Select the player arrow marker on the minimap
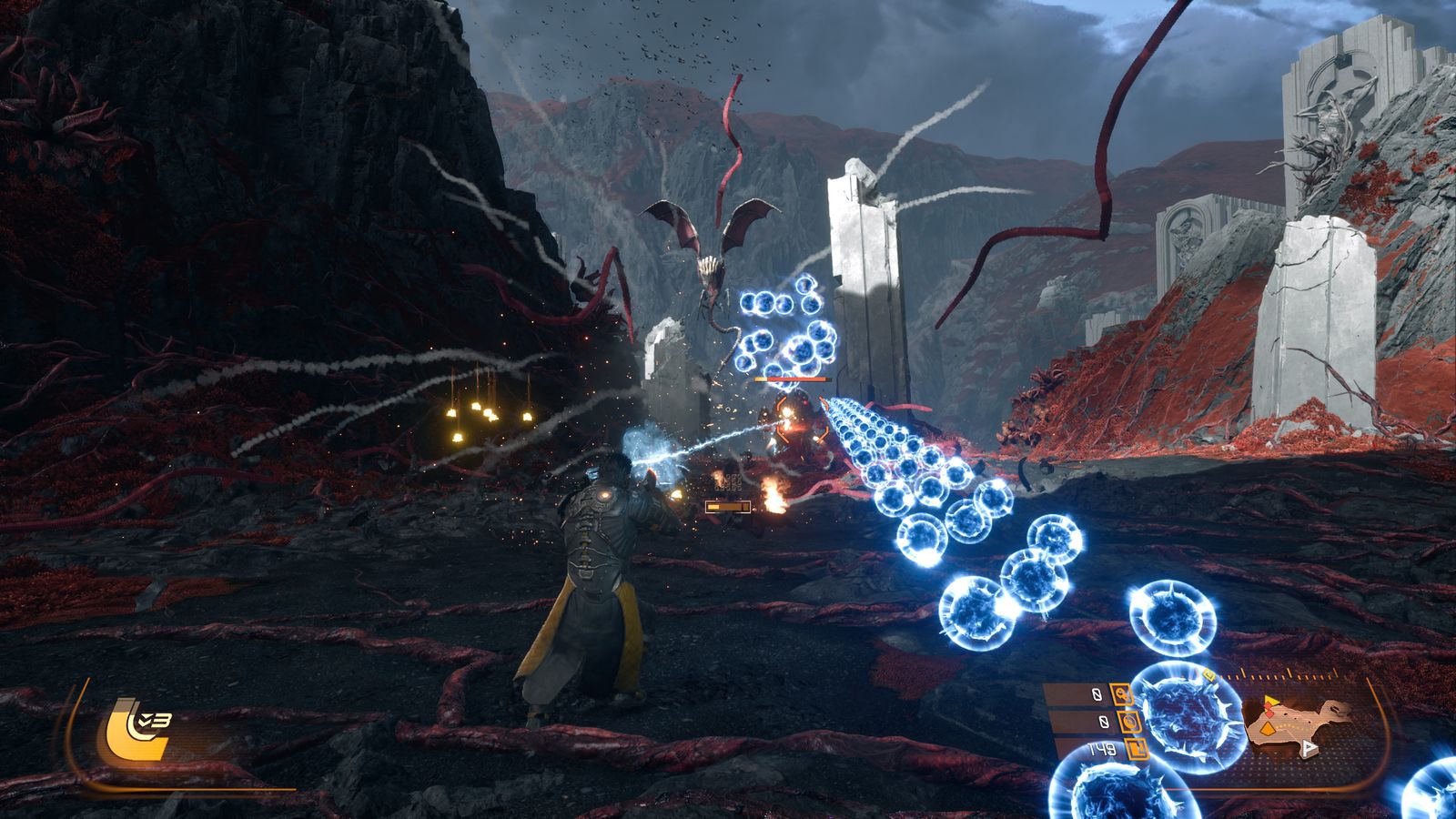The image size is (1456, 819). pos(1309,747)
